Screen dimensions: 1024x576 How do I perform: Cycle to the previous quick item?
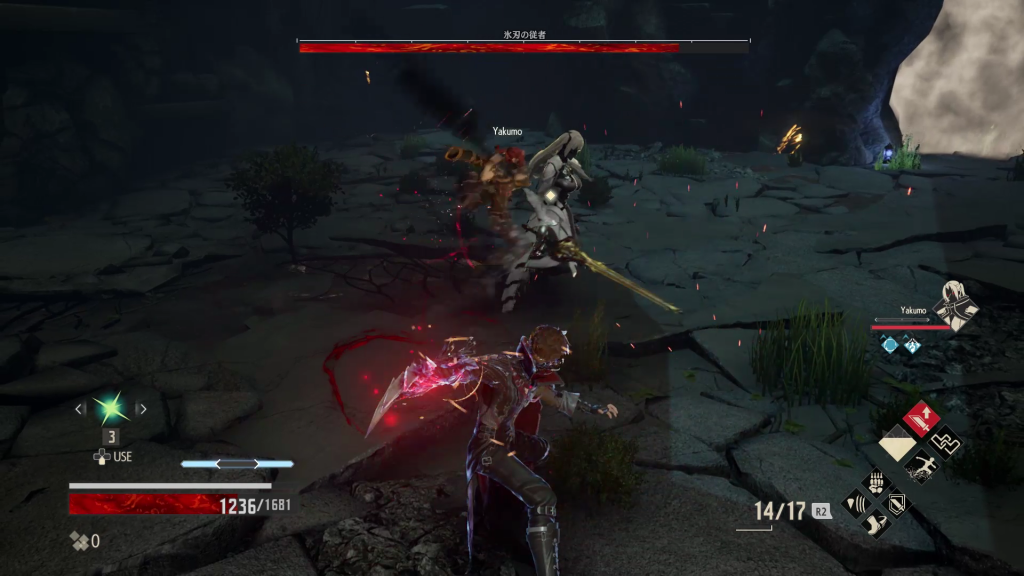click(80, 408)
